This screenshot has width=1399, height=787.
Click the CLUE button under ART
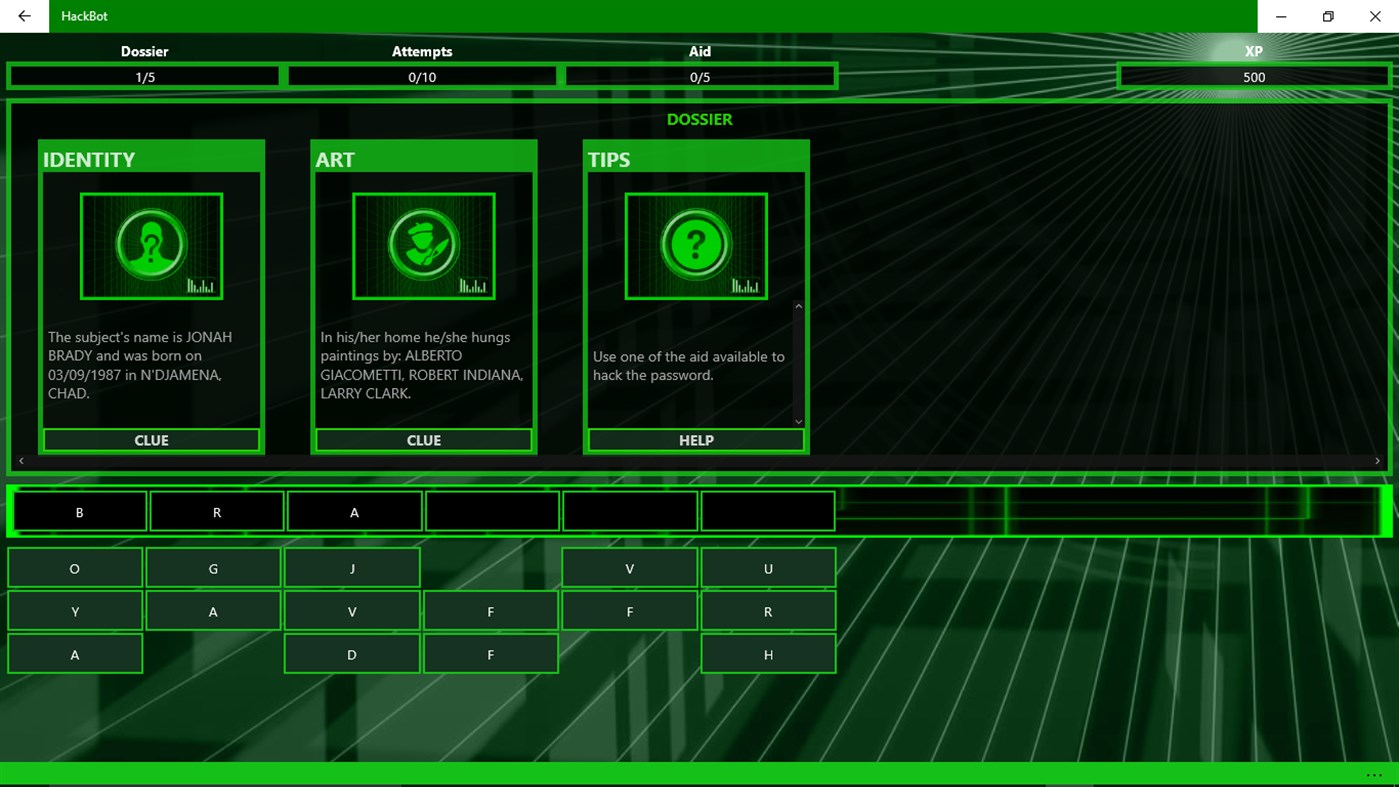[423, 440]
